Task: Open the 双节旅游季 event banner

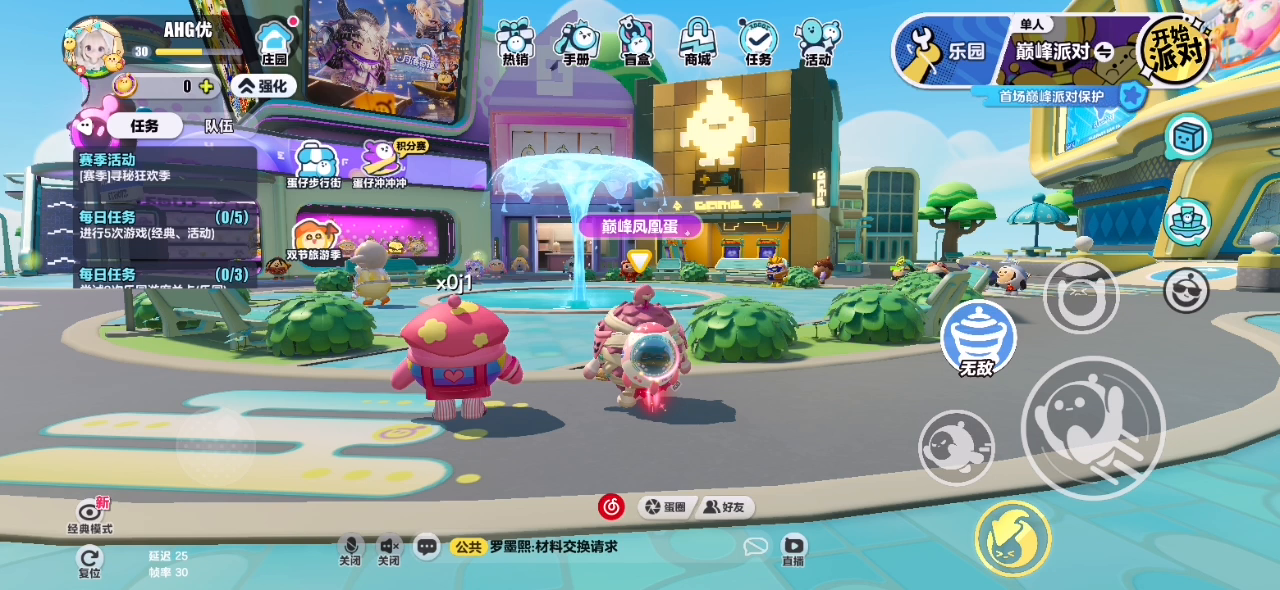Action: tap(314, 241)
